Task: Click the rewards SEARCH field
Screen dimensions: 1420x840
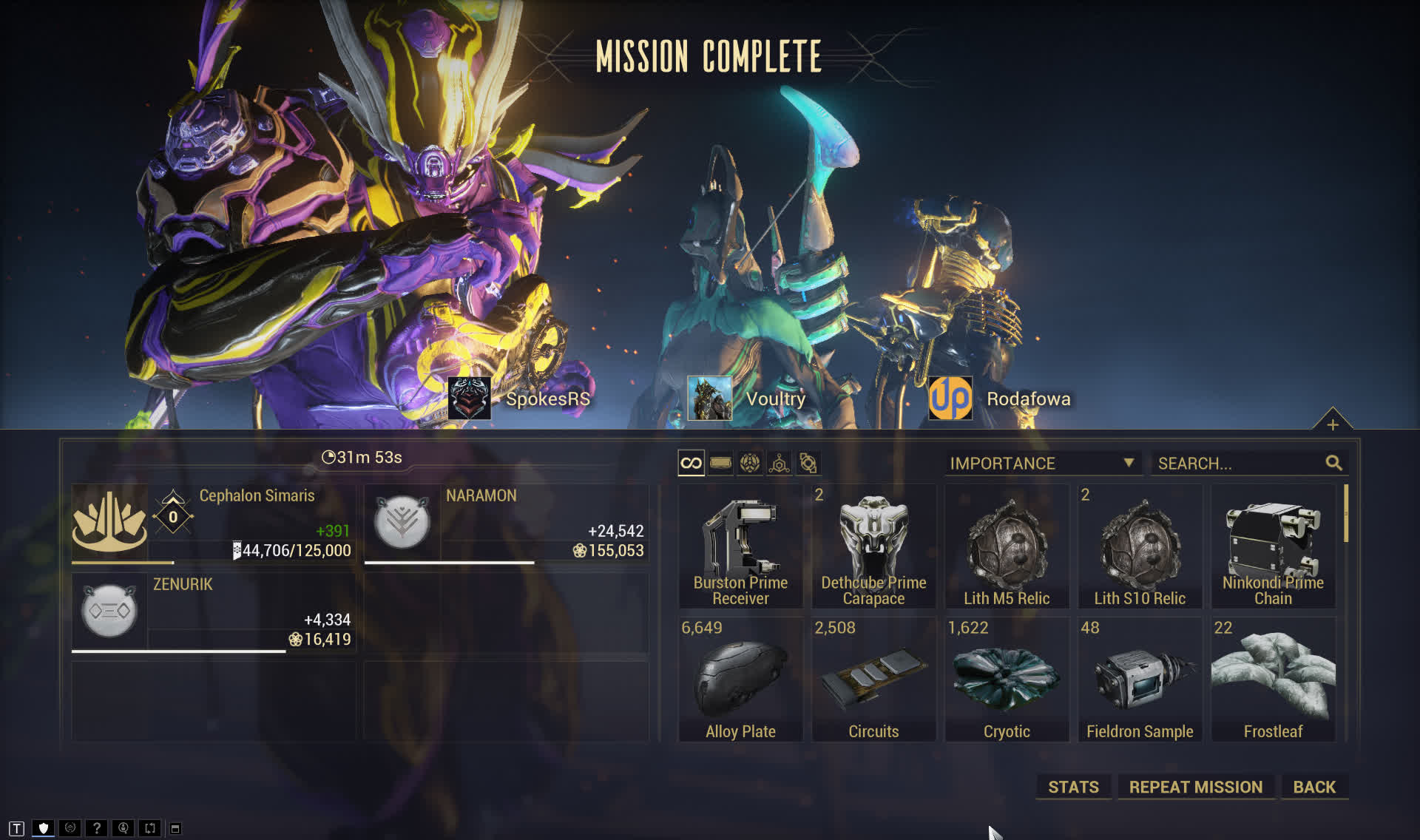Action: pos(1240,464)
